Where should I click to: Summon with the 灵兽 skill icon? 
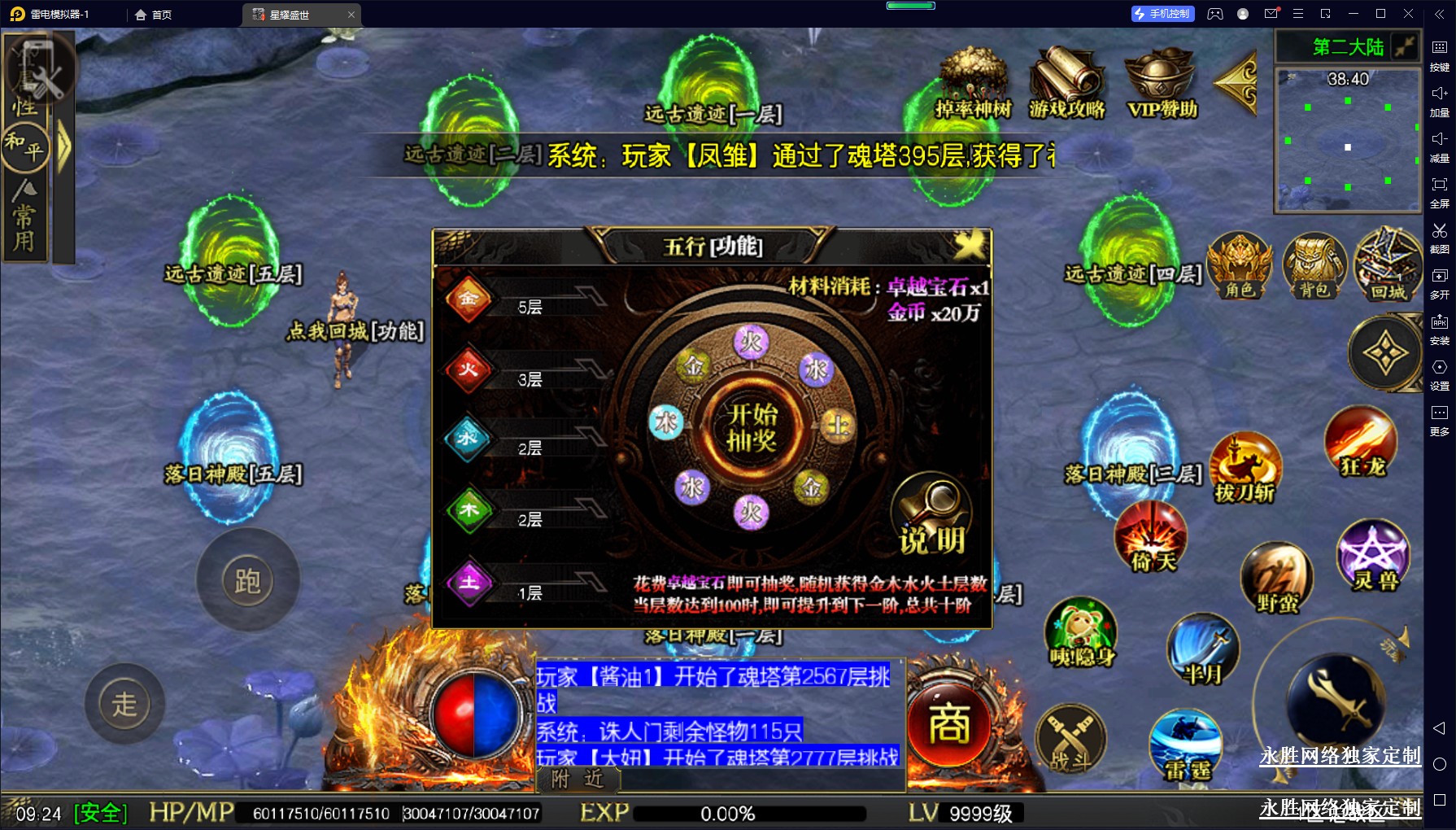coord(1374,555)
